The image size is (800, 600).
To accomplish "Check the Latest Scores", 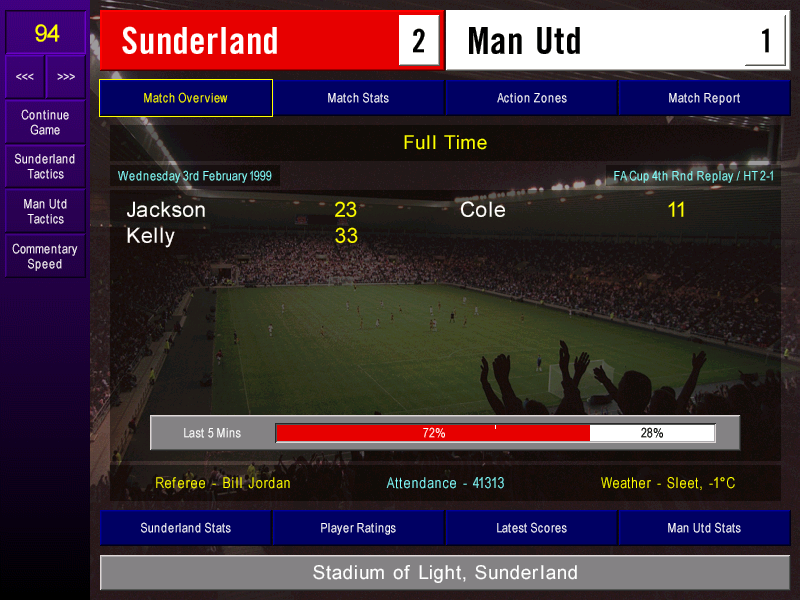I will (x=531, y=528).
